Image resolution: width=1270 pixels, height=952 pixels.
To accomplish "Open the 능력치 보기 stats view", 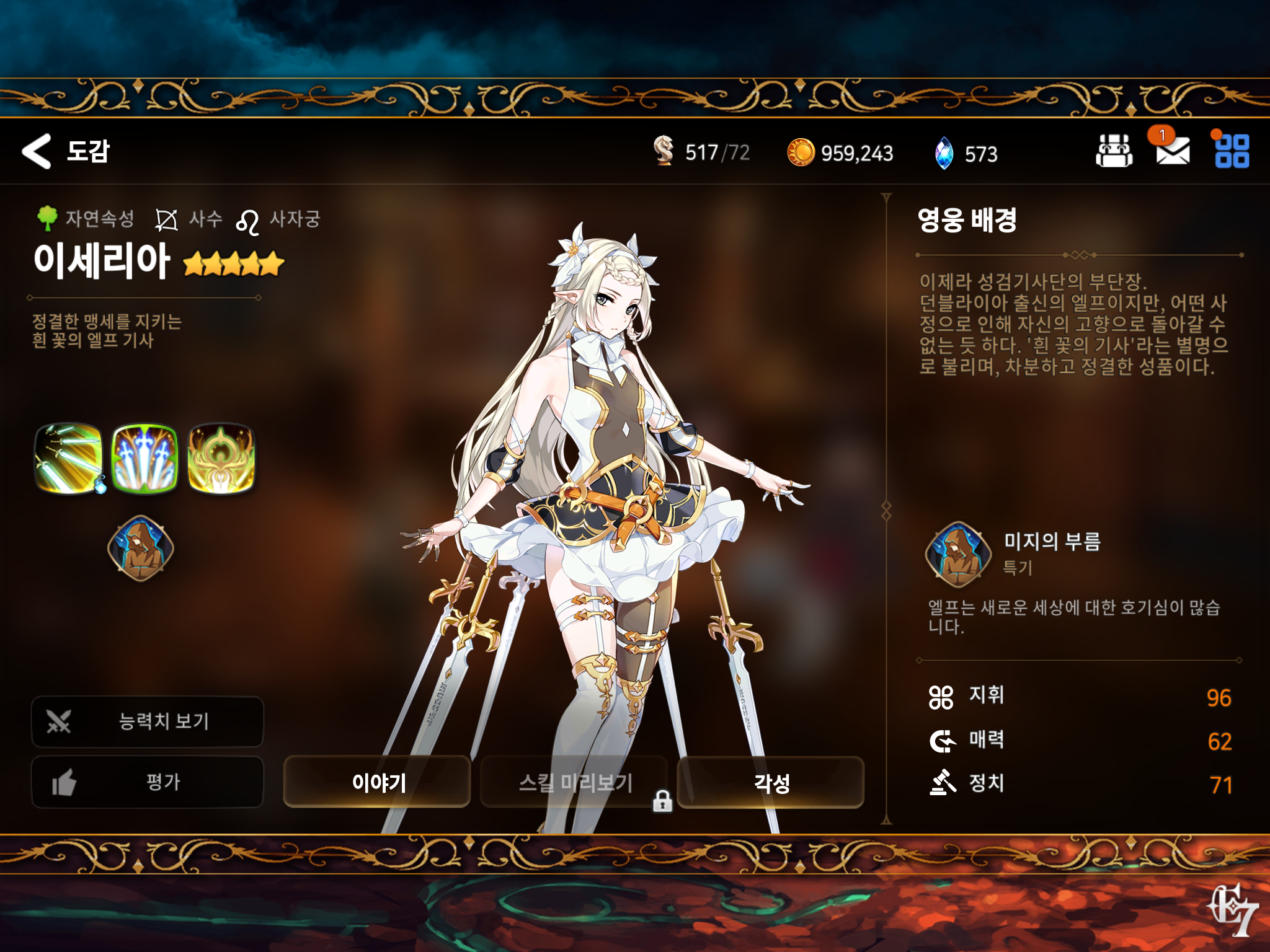I will [148, 721].
